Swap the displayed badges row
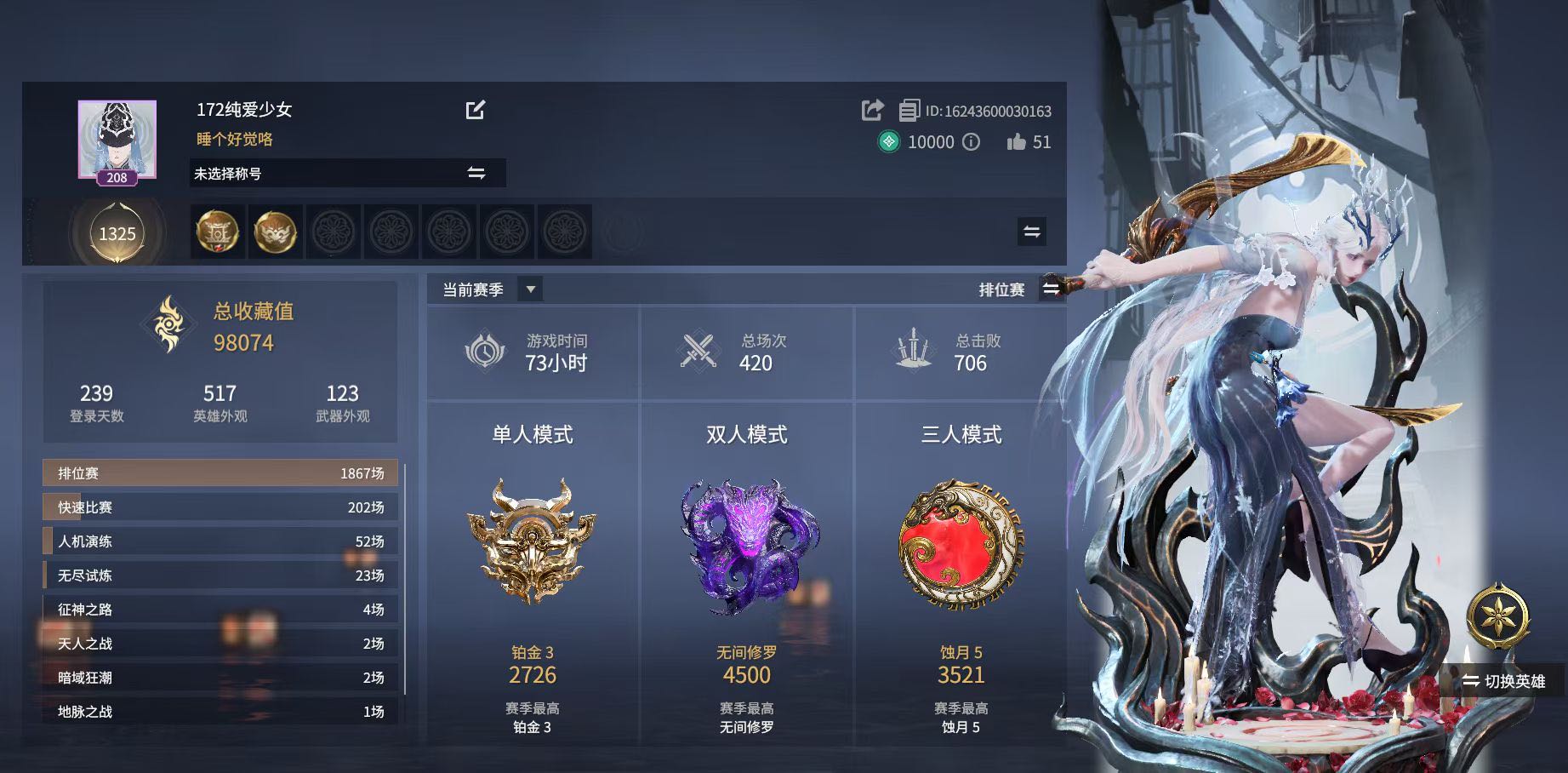Viewport: 1568px width, 773px height. tap(1031, 232)
